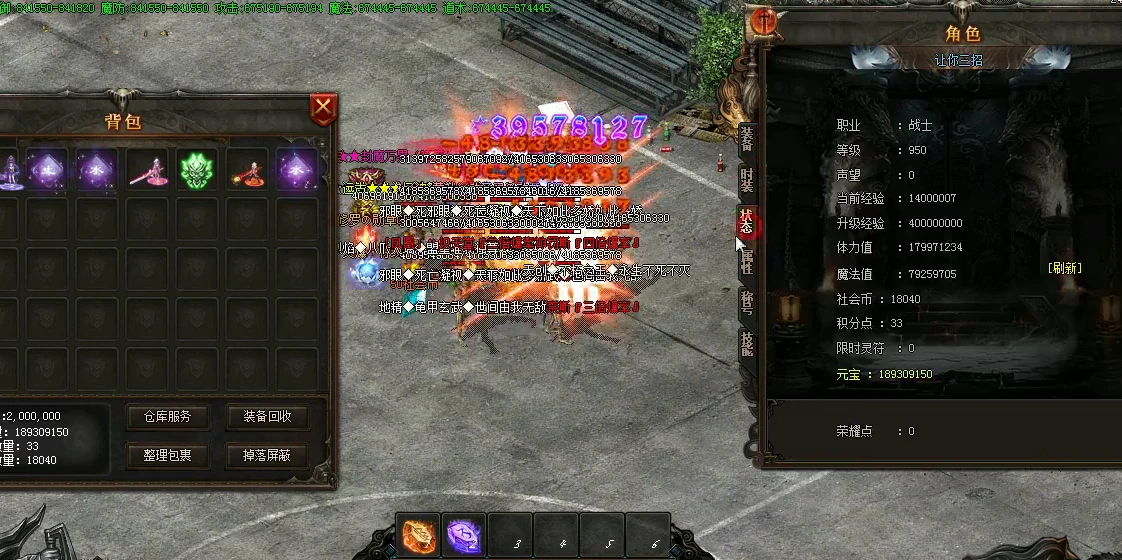
Task: Close the backpack window
Action: click(323, 108)
